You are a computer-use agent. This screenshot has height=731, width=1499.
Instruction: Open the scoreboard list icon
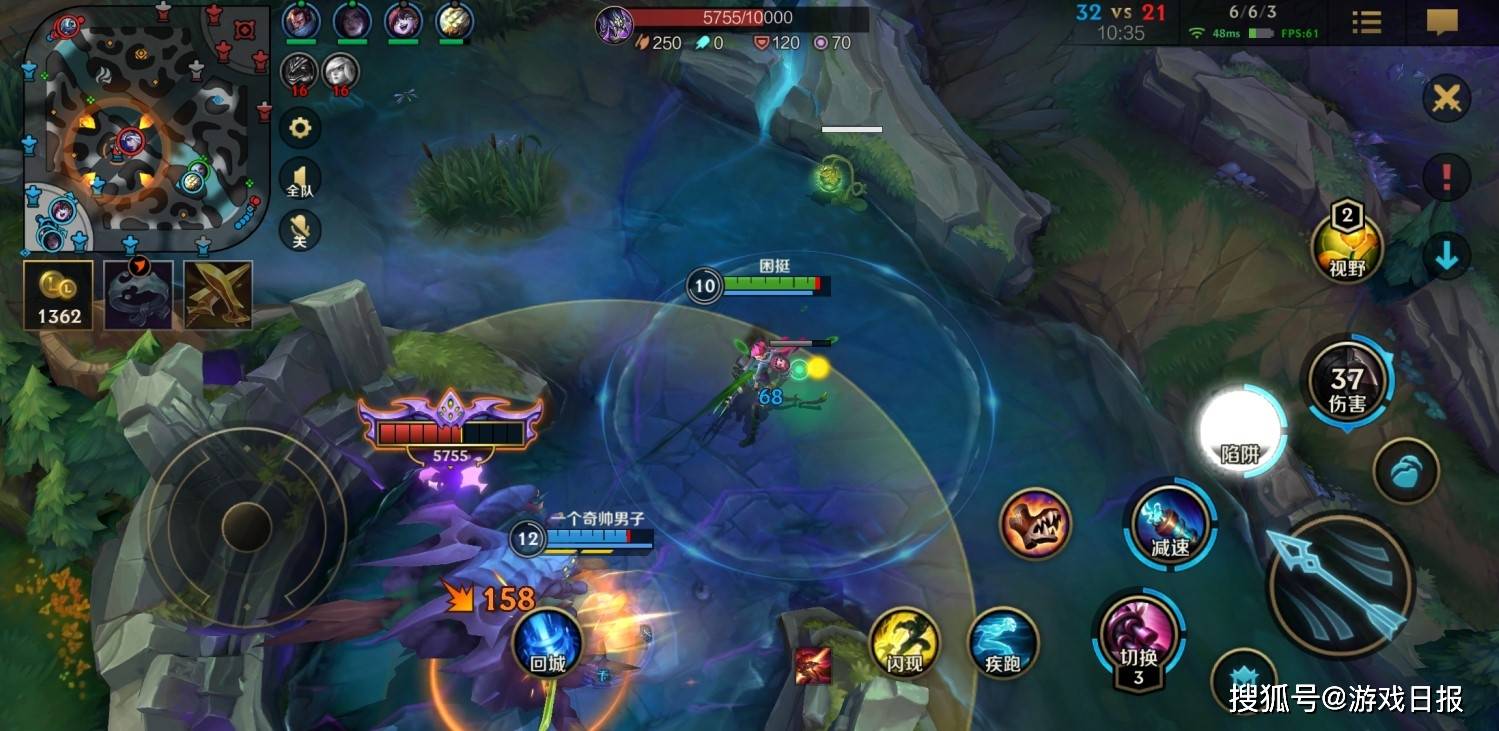1366,22
